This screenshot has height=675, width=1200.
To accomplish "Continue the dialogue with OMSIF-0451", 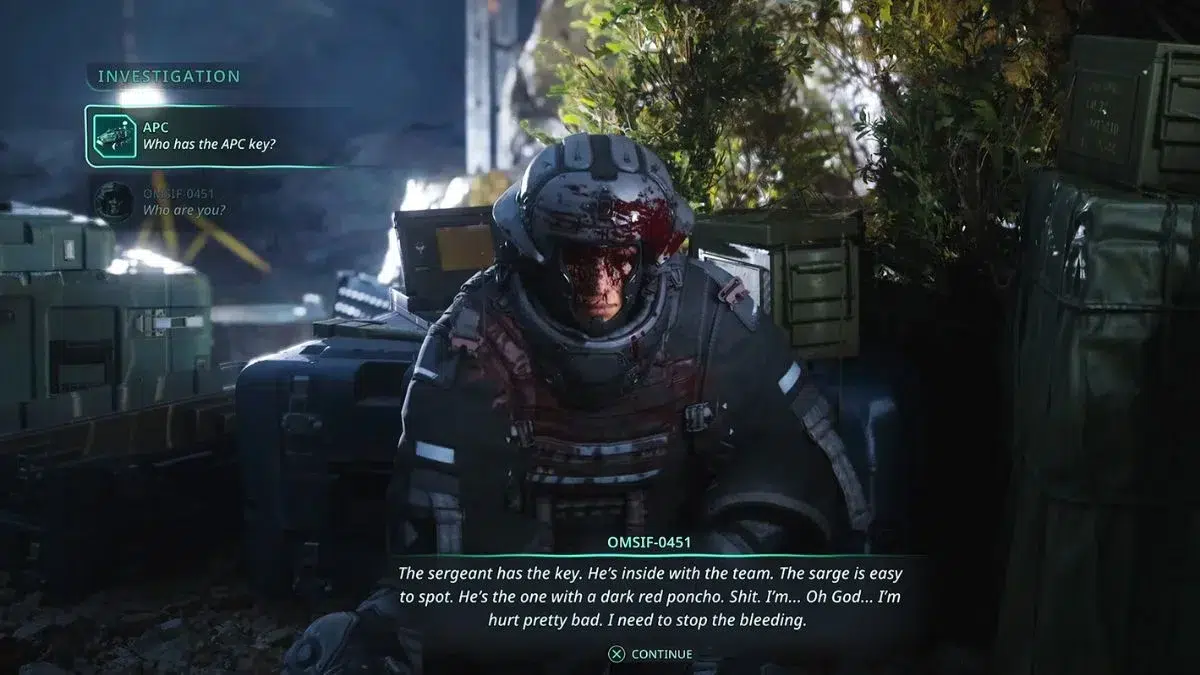I will (x=650, y=654).
